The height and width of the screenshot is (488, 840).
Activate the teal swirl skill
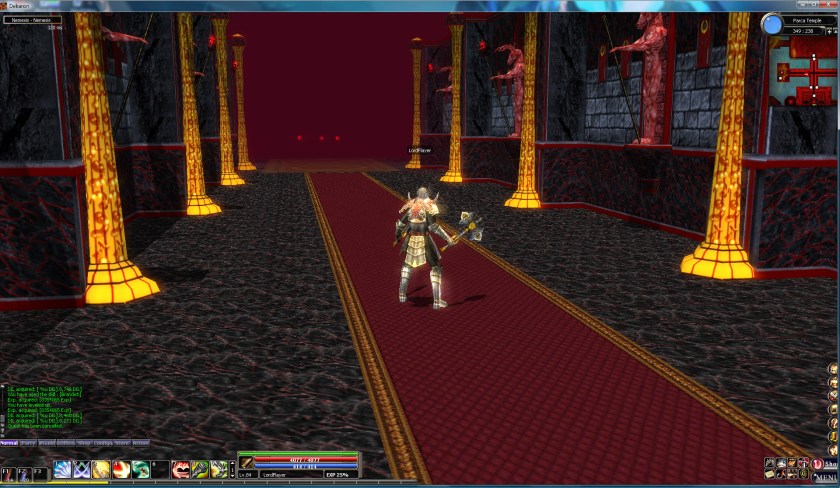click(140, 469)
